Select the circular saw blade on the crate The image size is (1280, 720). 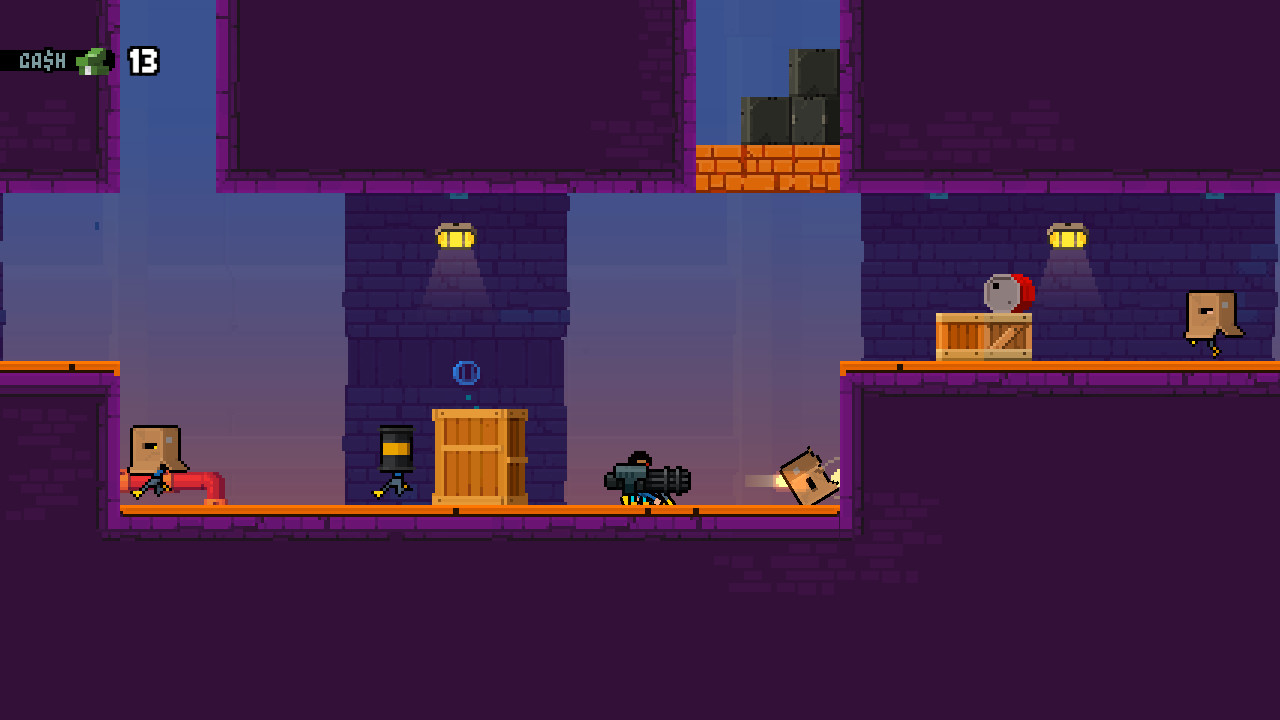1004,290
